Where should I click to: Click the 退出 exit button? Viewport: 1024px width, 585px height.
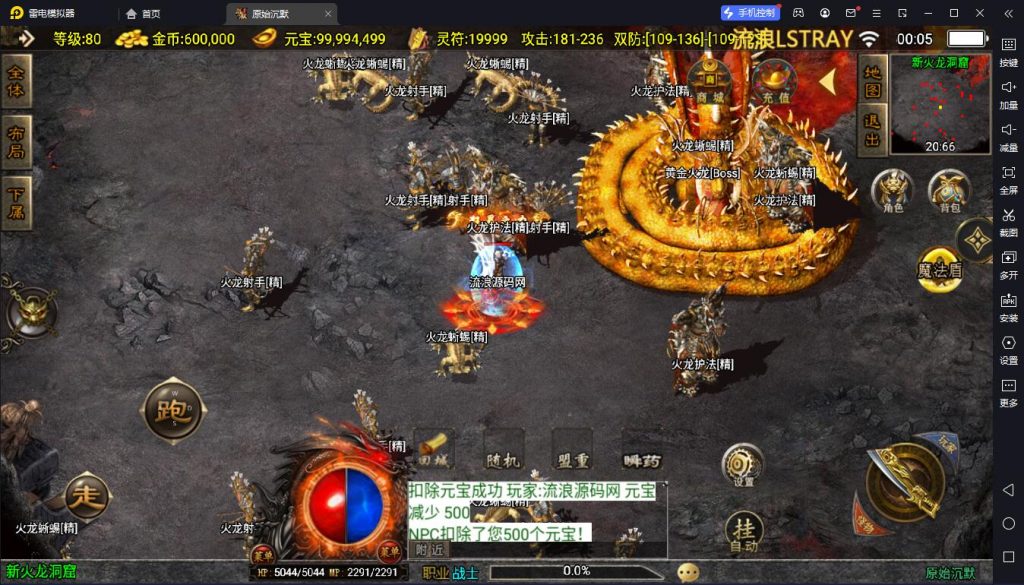click(873, 132)
